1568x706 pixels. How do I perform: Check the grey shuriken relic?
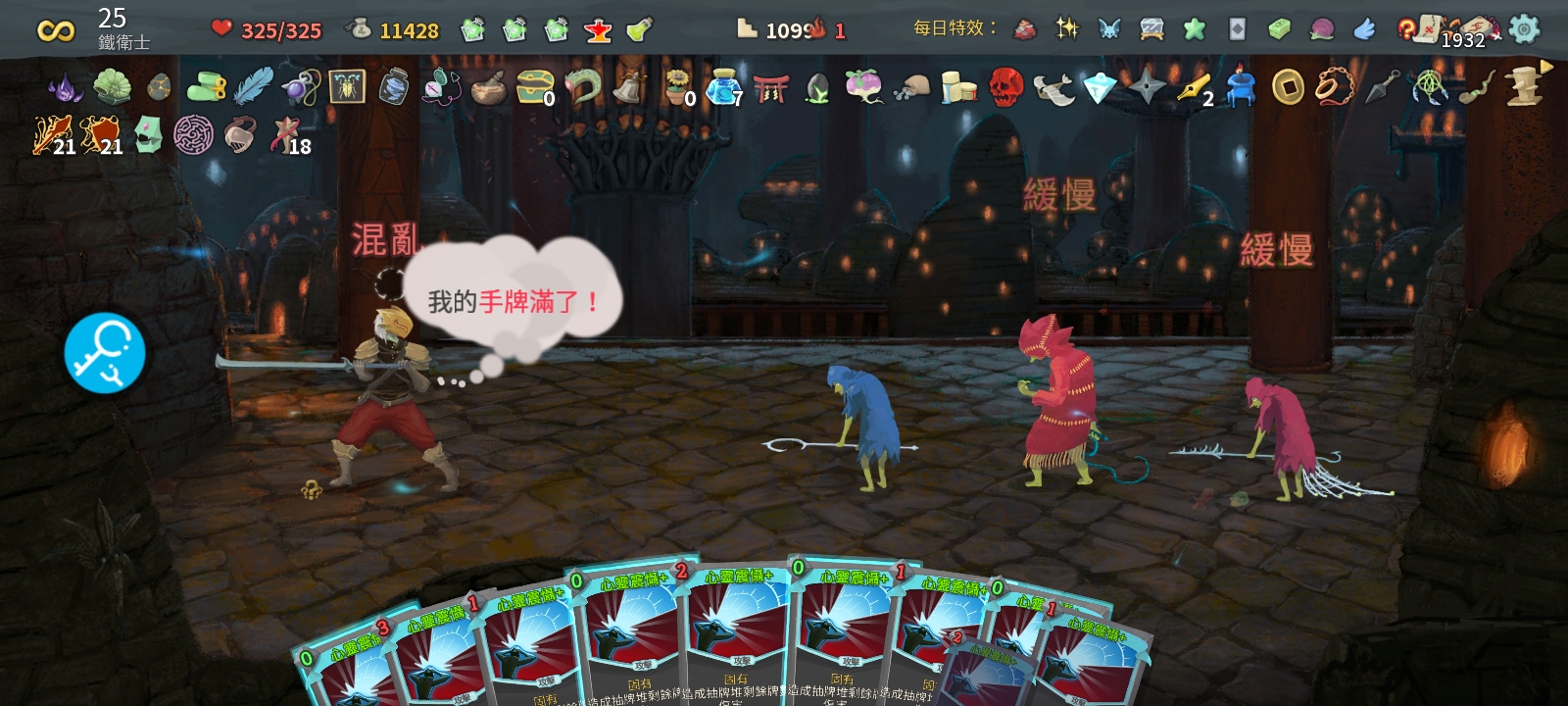1147,87
